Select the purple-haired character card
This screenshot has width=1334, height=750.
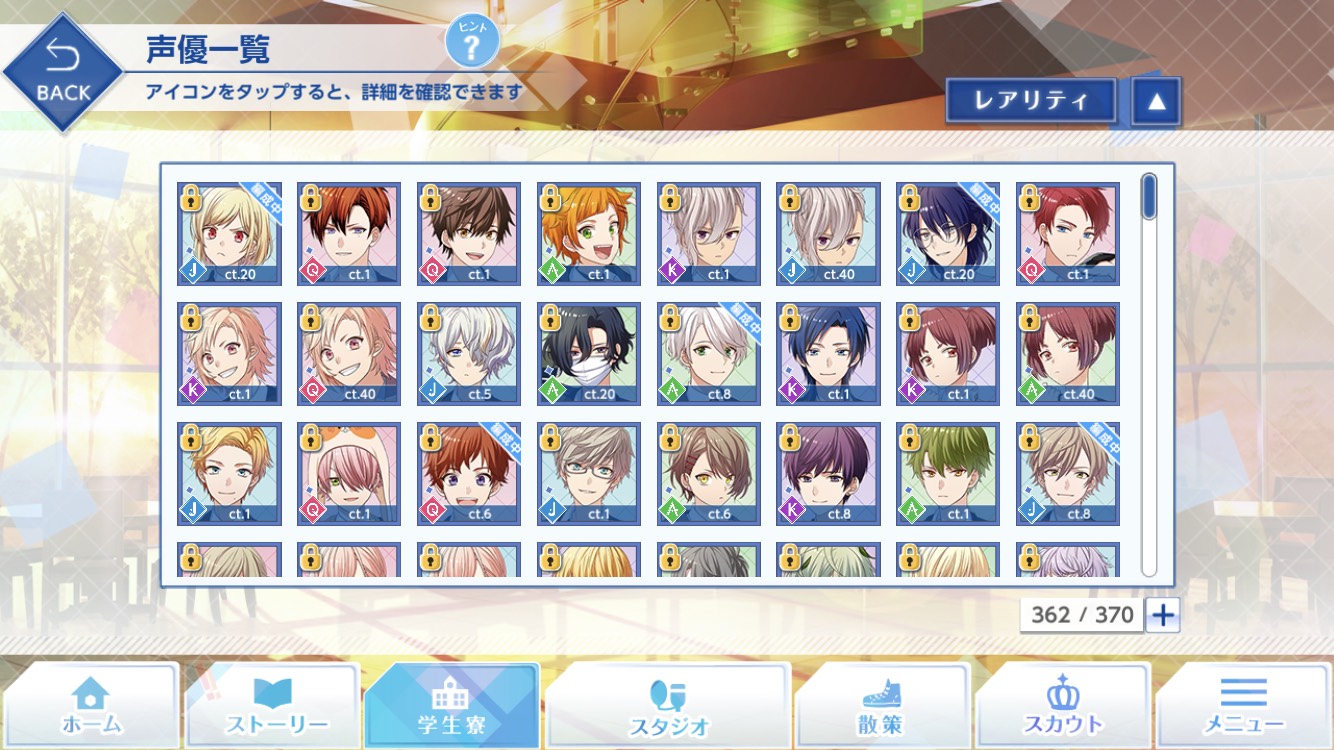click(x=828, y=474)
